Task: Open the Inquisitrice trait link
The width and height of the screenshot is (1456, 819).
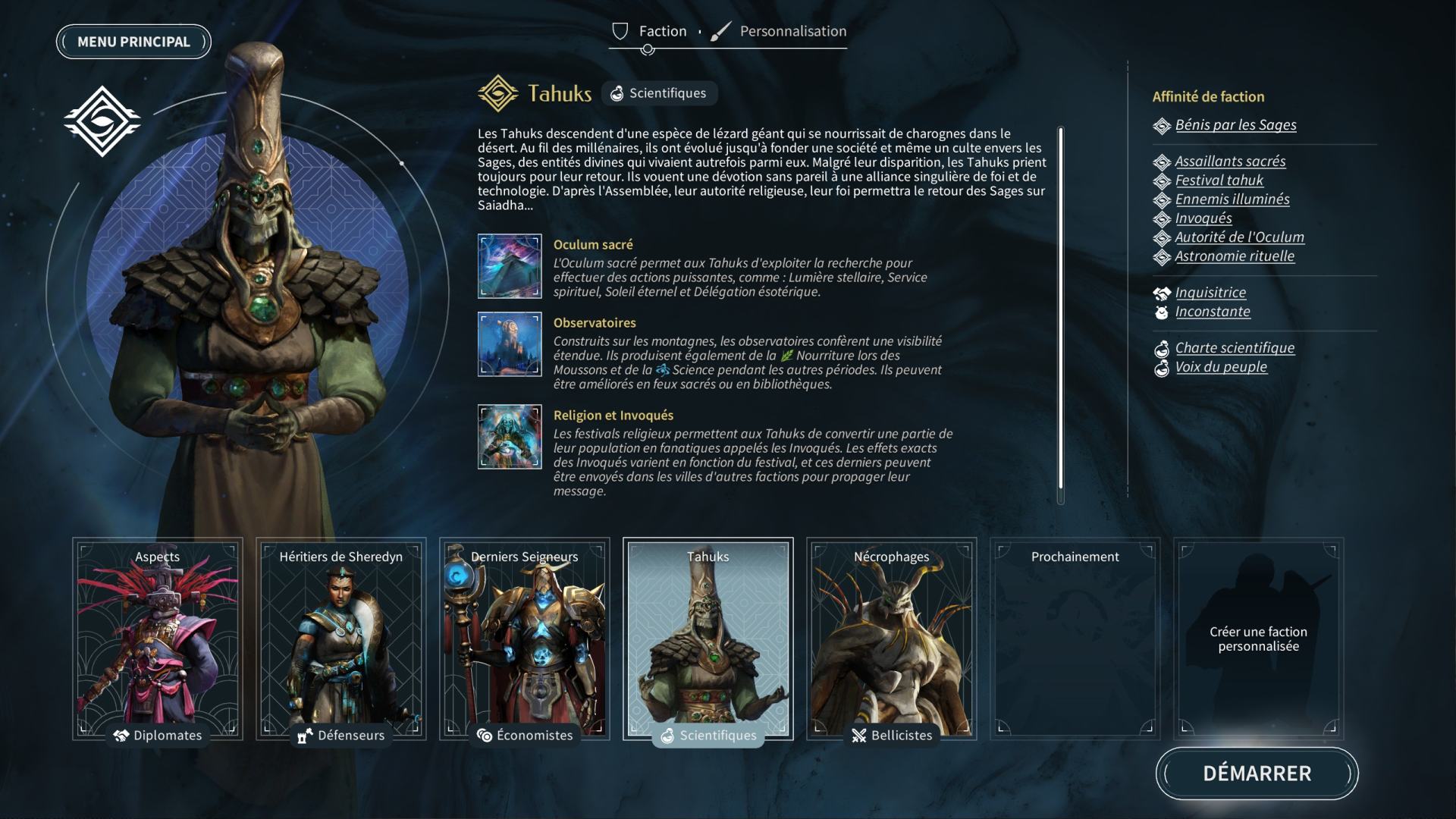Action: tap(1210, 293)
